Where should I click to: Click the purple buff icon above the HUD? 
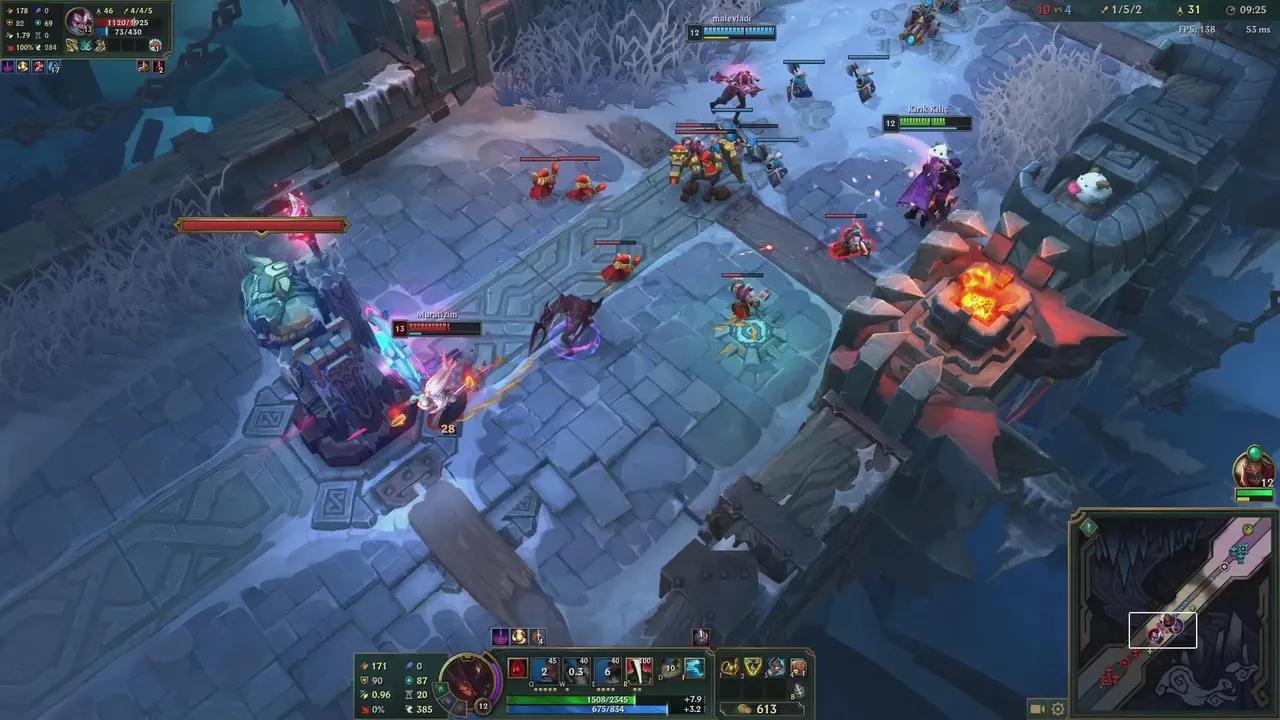tap(500, 637)
